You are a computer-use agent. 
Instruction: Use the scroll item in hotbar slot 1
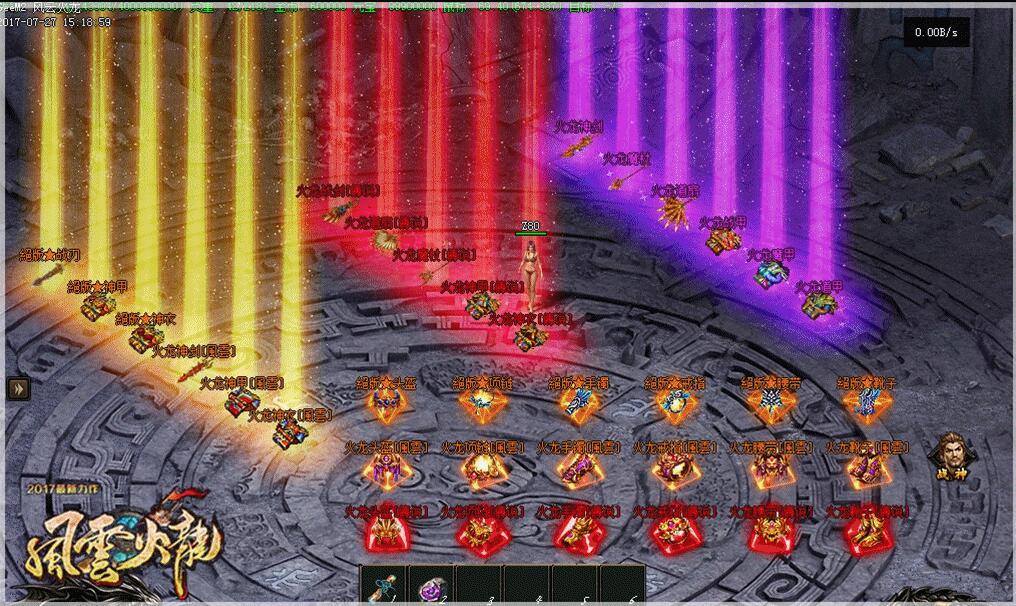(x=384, y=587)
